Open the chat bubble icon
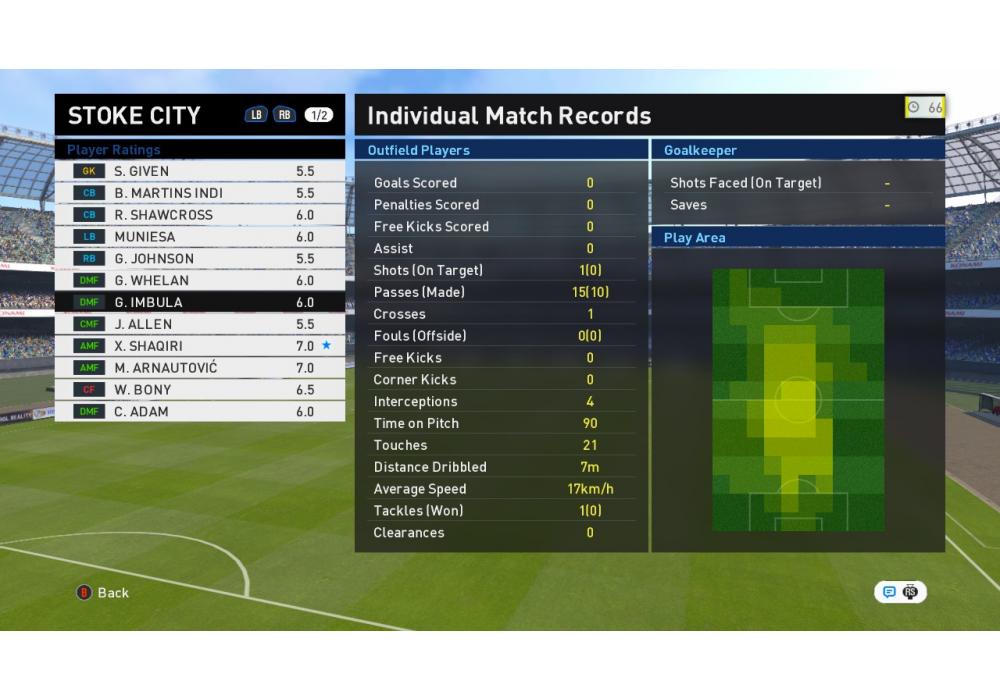 pyautogui.click(x=889, y=592)
